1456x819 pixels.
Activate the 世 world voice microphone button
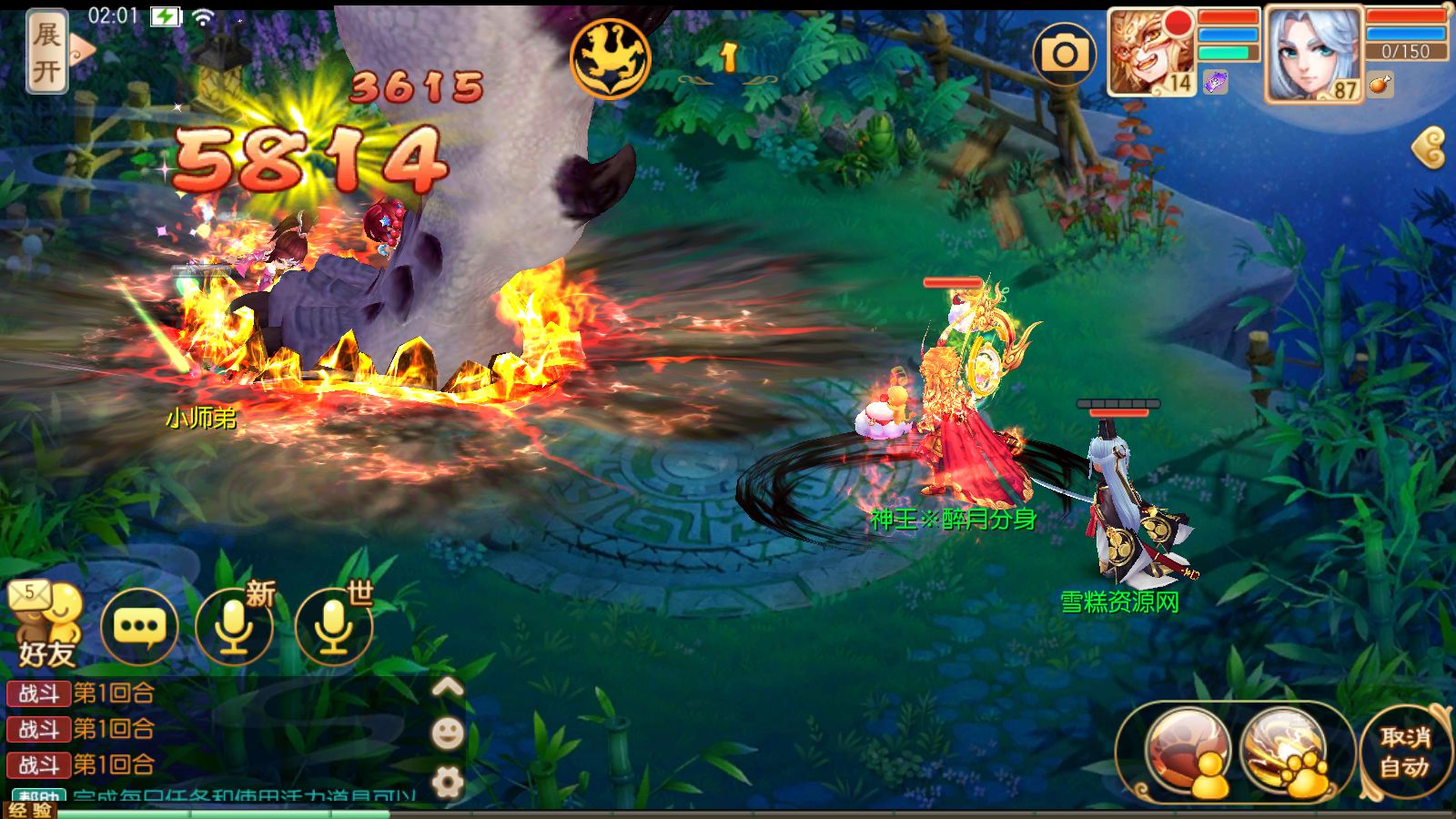(334, 626)
